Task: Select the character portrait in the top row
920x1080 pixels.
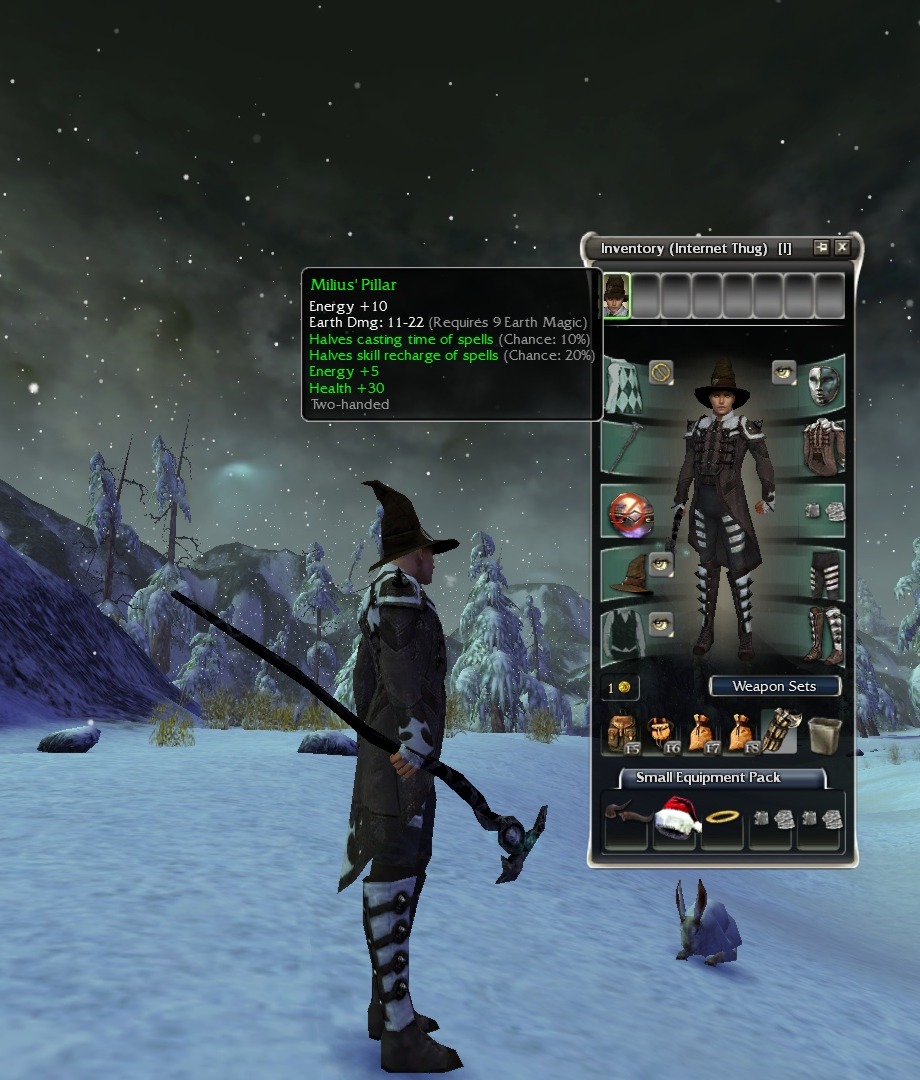Action: (x=616, y=295)
